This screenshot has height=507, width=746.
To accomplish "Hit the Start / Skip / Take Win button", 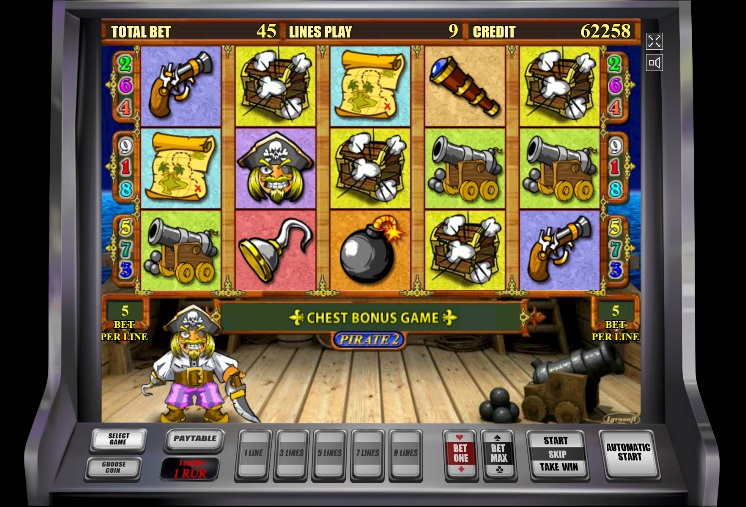I will tap(556, 454).
